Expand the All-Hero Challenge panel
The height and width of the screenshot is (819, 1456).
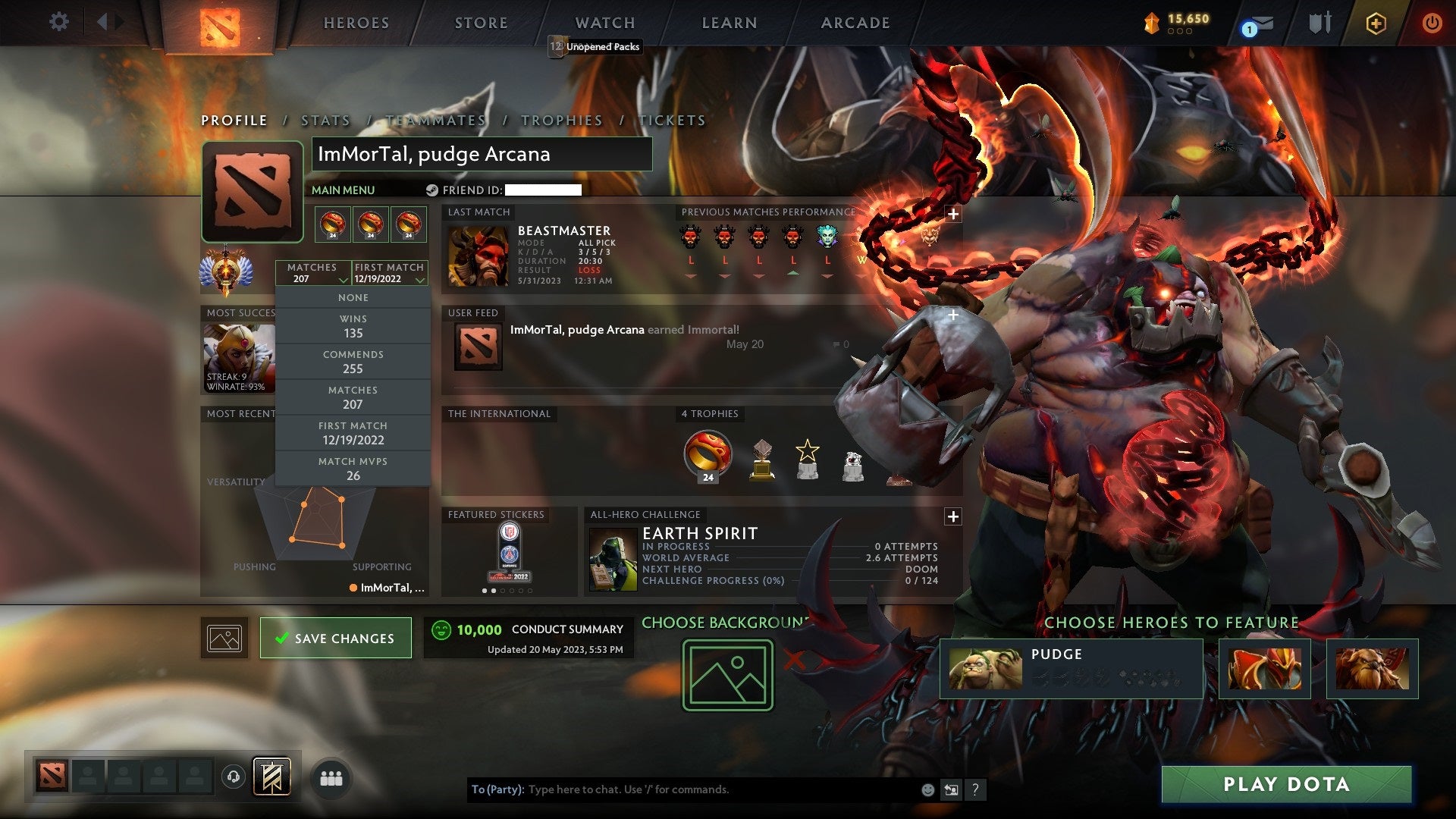(952, 516)
